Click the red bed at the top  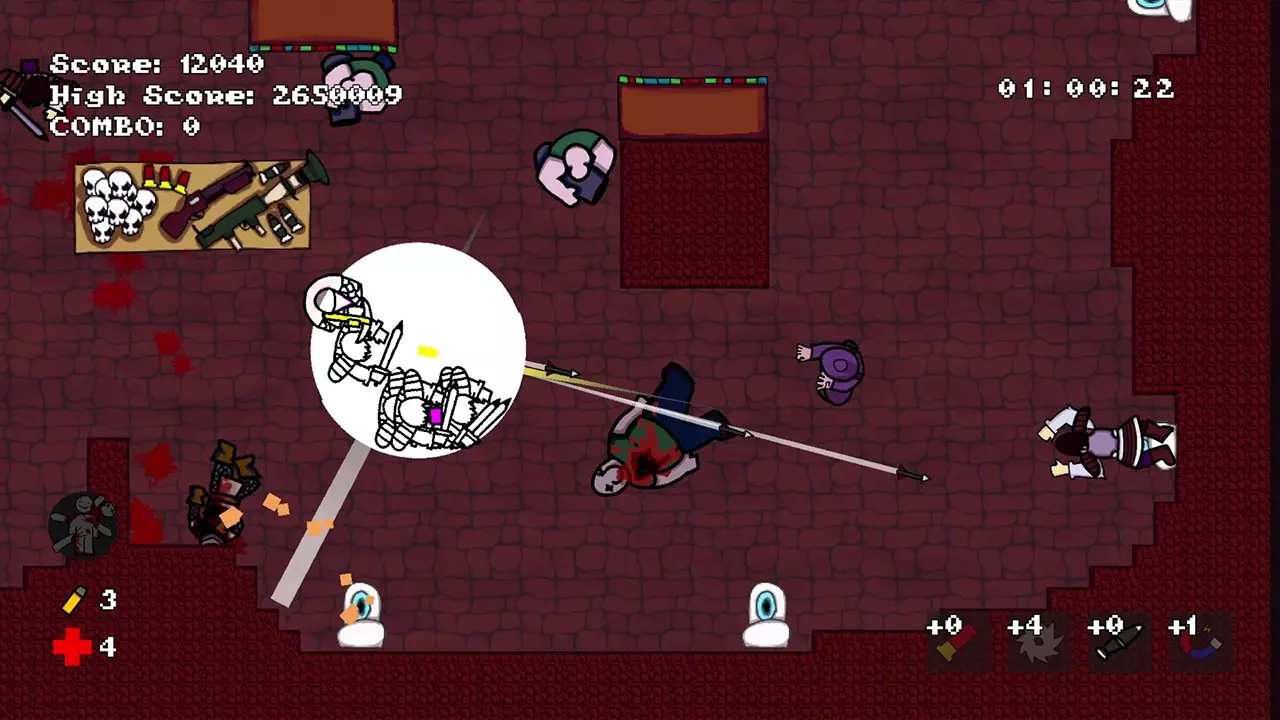pyautogui.click(x=693, y=180)
